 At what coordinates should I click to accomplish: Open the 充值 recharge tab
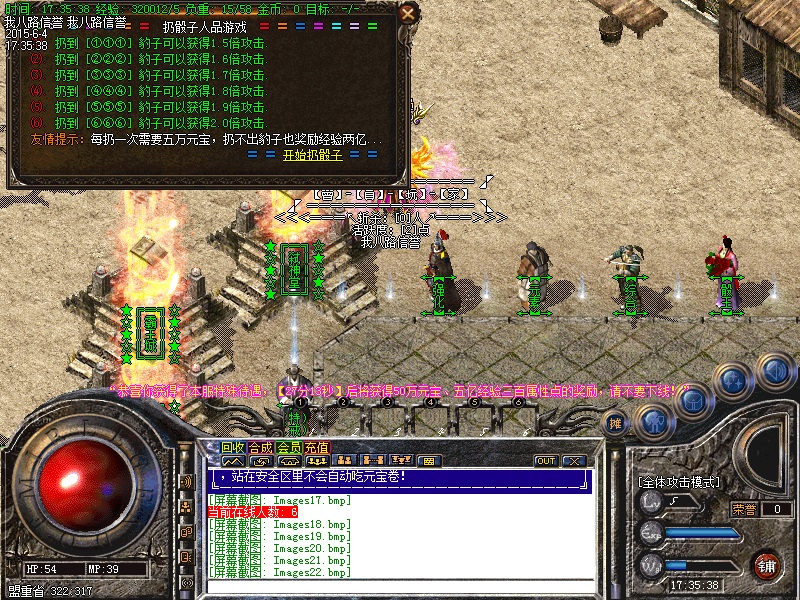click(316, 447)
